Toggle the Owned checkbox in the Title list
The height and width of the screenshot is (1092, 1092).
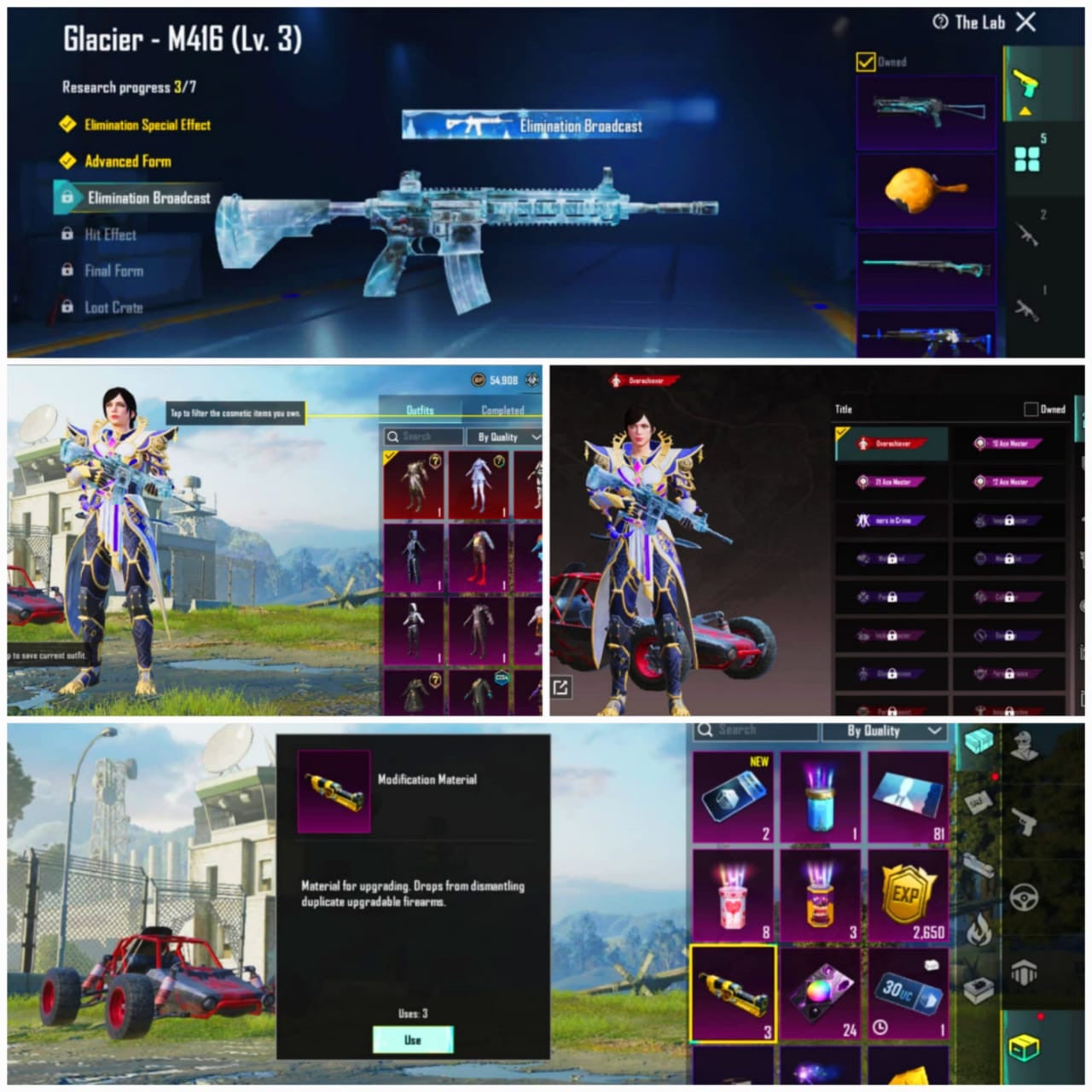point(1031,409)
